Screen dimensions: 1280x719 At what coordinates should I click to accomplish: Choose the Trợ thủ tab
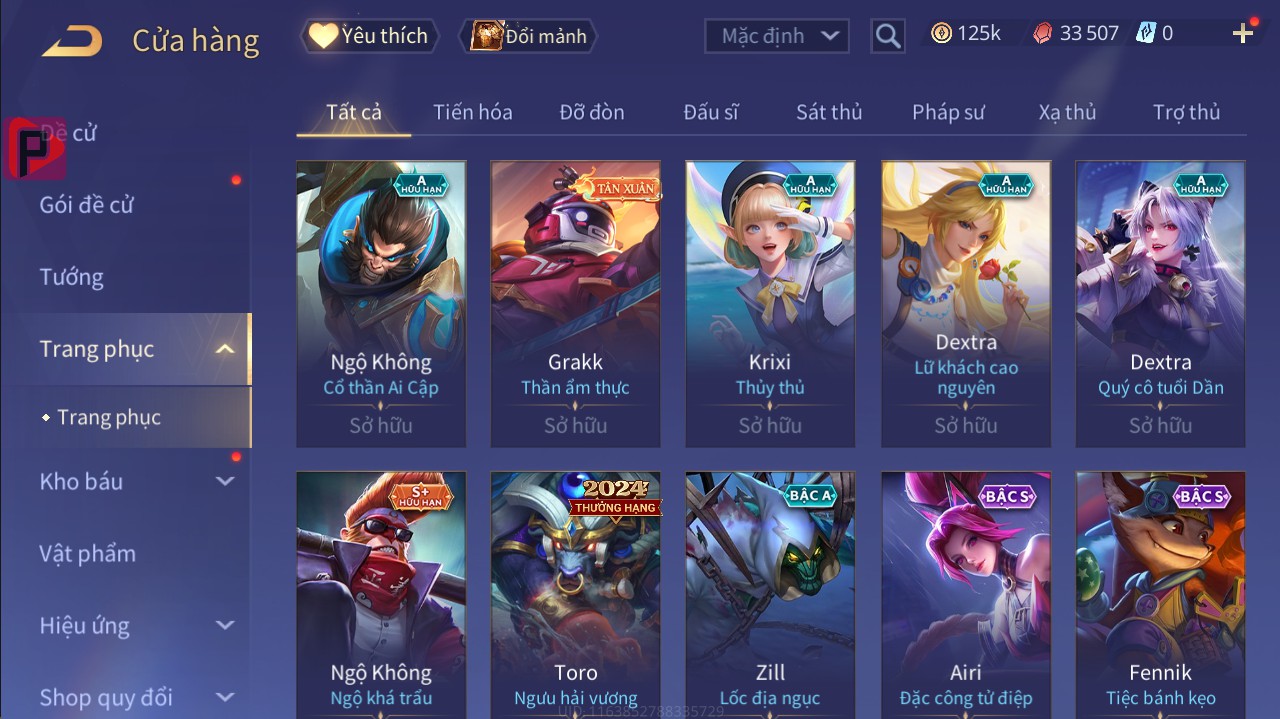point(1186,112)
